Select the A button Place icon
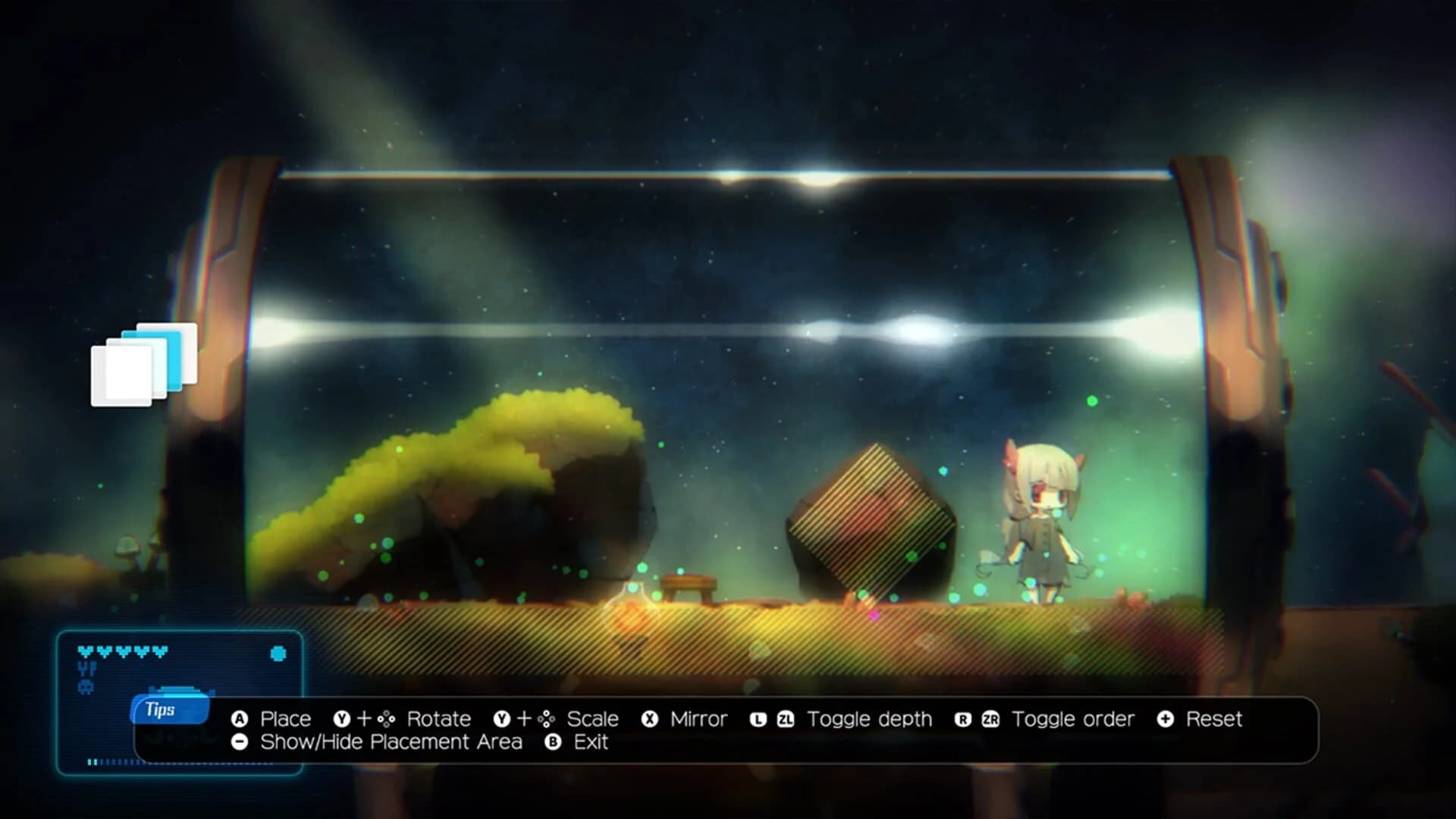The image size is (1456, 819). [239, 719]
